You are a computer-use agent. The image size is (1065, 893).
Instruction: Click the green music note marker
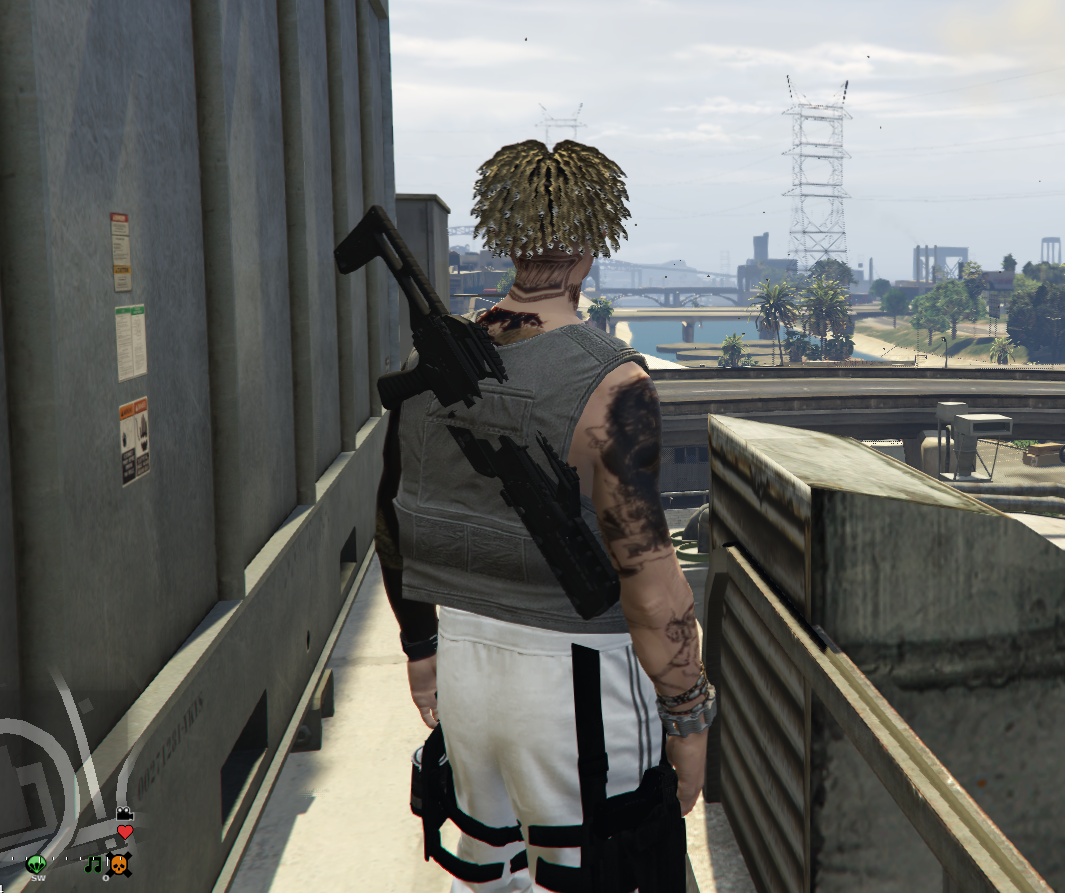(x=94, y=863)
